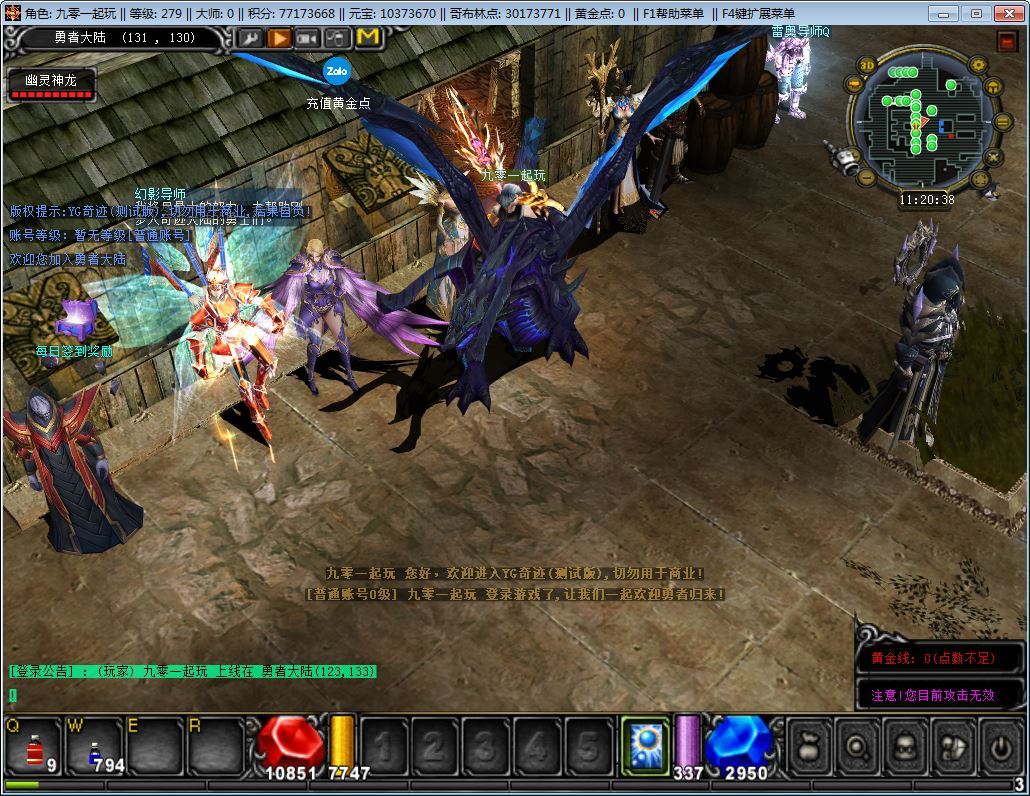Click the orange play arrow button
This screenshot has height=796, width=1030.
(279, 38)
